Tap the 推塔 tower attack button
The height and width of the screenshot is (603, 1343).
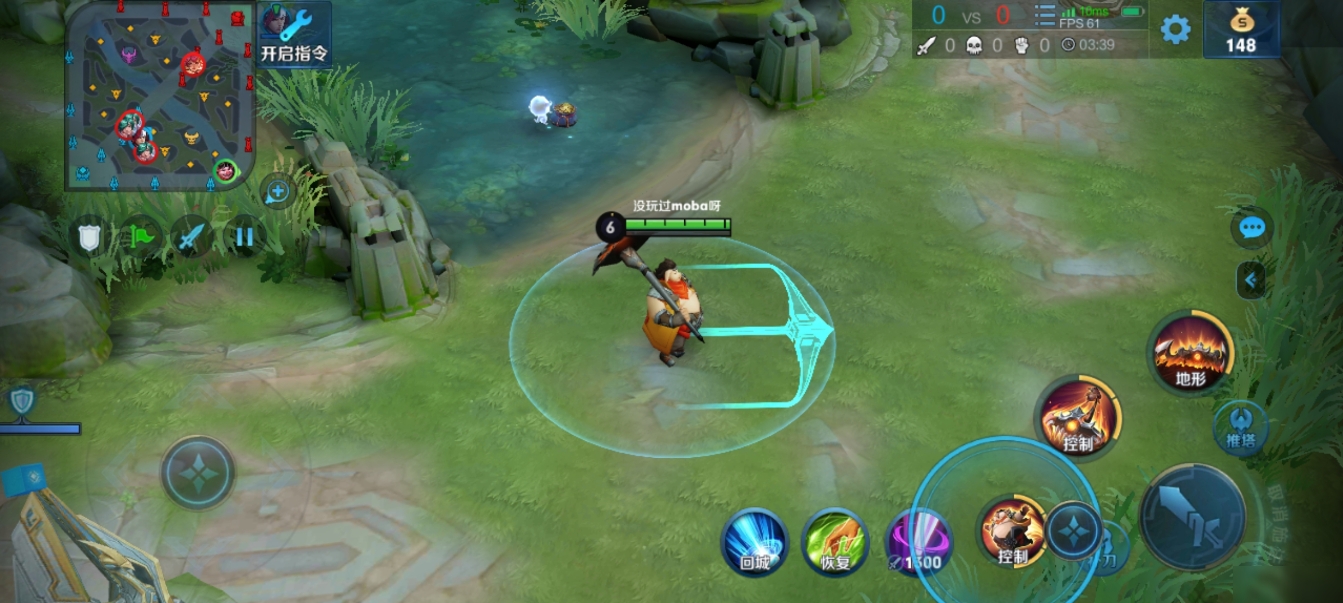[x=1241, y=429]
